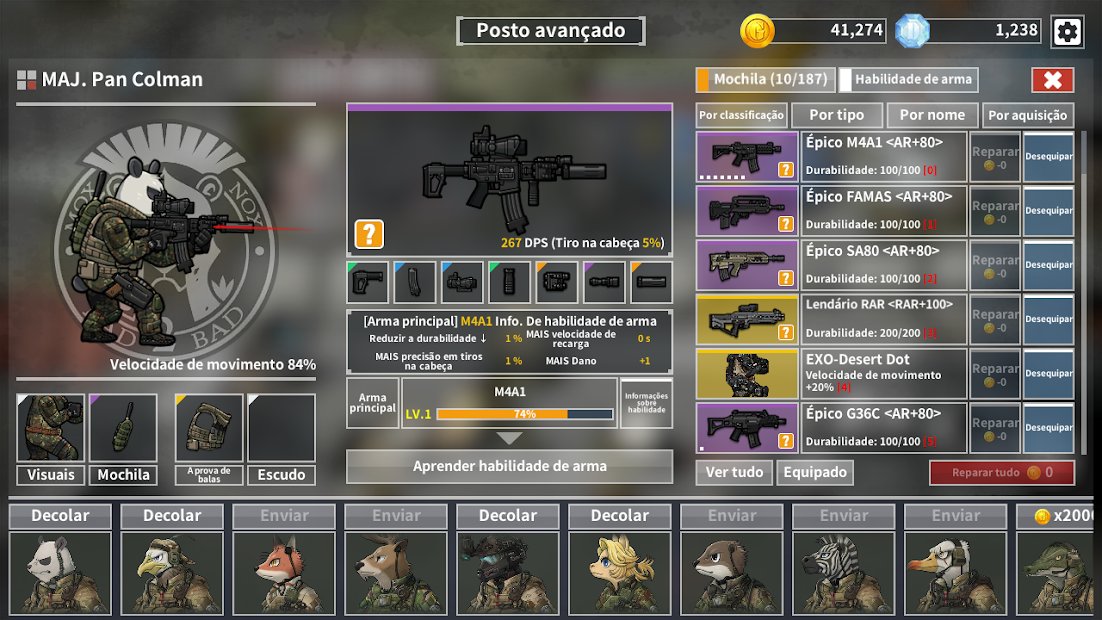
Task: Click Reparar tudo button
Action: 1001,472
